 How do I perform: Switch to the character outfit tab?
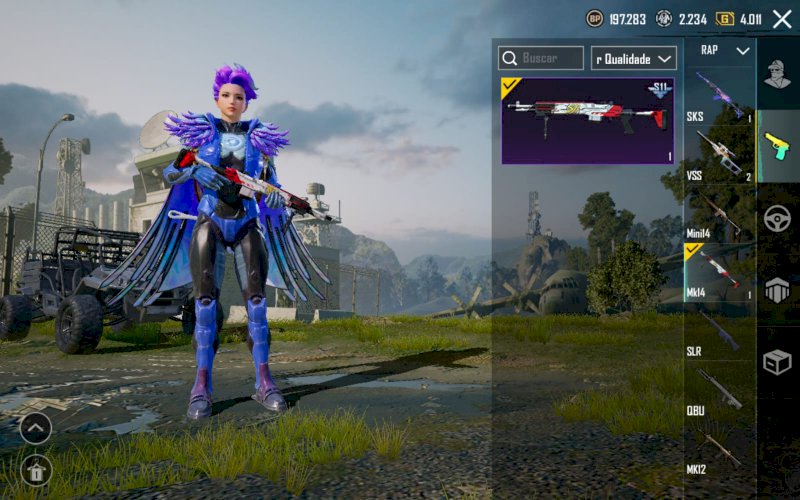tap(777, 74)
